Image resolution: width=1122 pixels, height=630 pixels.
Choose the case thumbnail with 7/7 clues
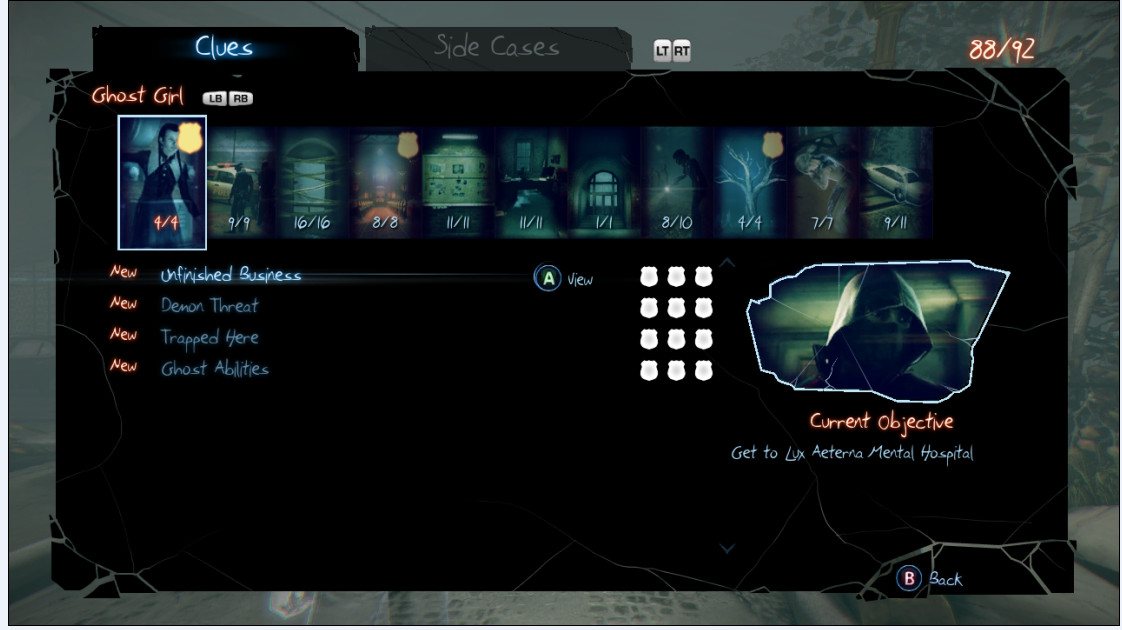point(823,183)
